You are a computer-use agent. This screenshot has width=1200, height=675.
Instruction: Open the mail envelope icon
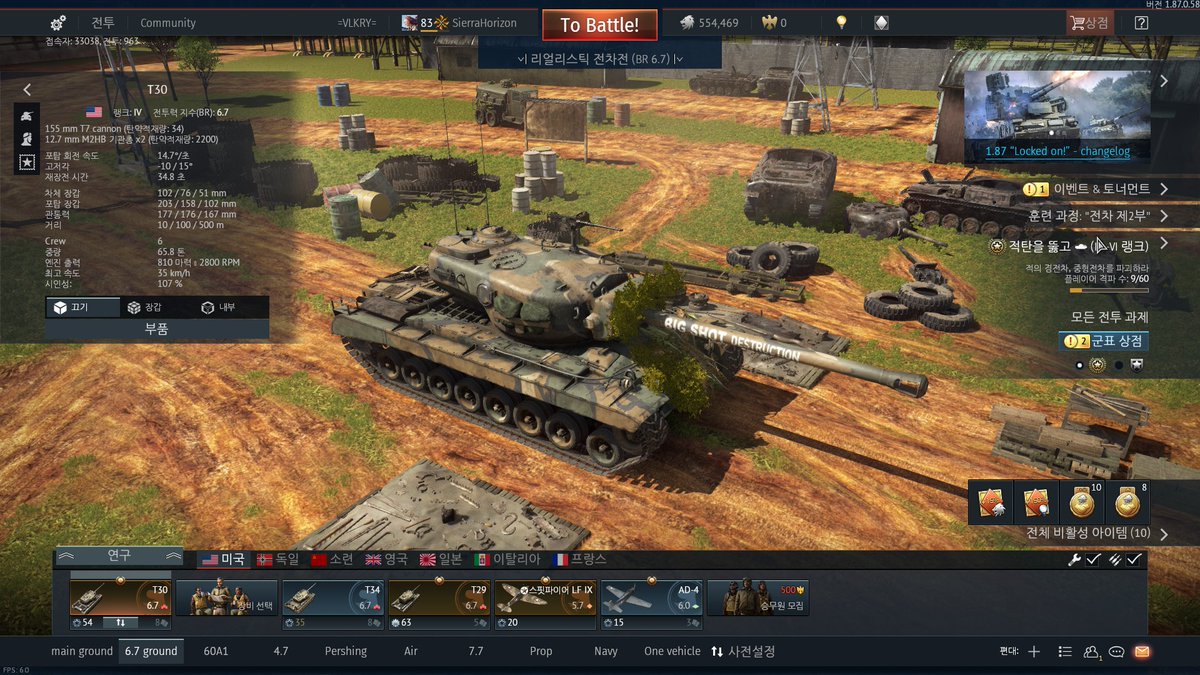click(1142, 651)
